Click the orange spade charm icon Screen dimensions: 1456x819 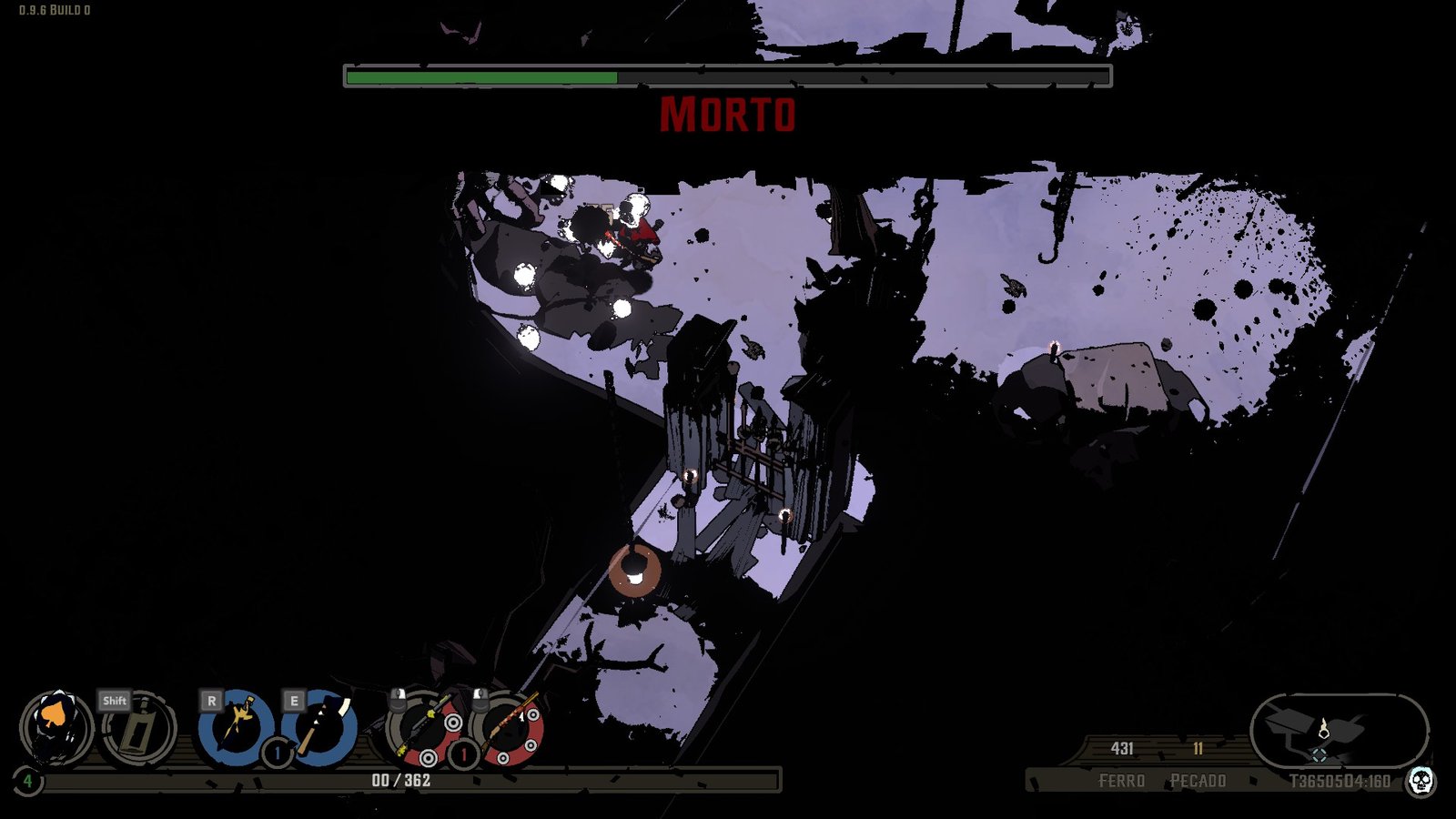tap(56, 727)
